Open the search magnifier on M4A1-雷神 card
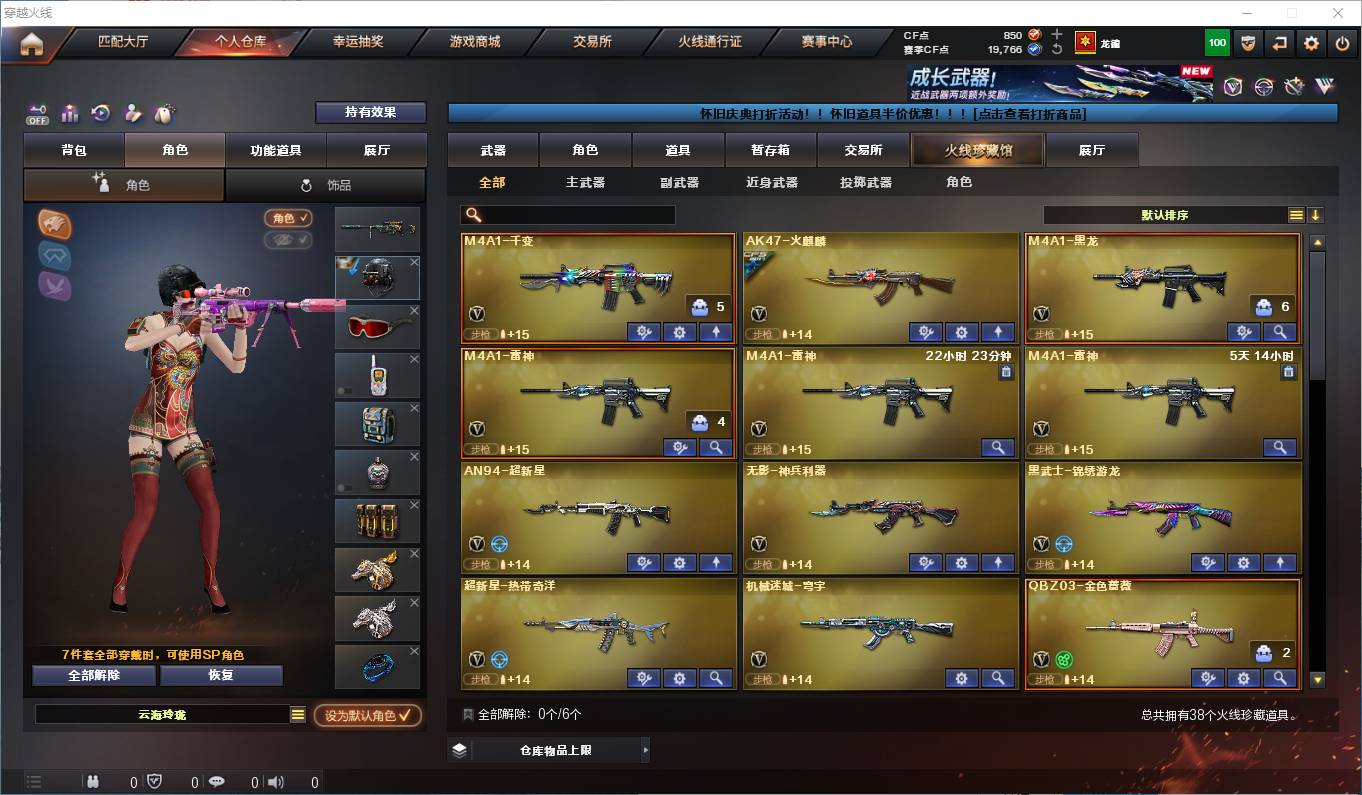Image resolution: width=1362 pixels, height=795 pixels. click(716, 447)
